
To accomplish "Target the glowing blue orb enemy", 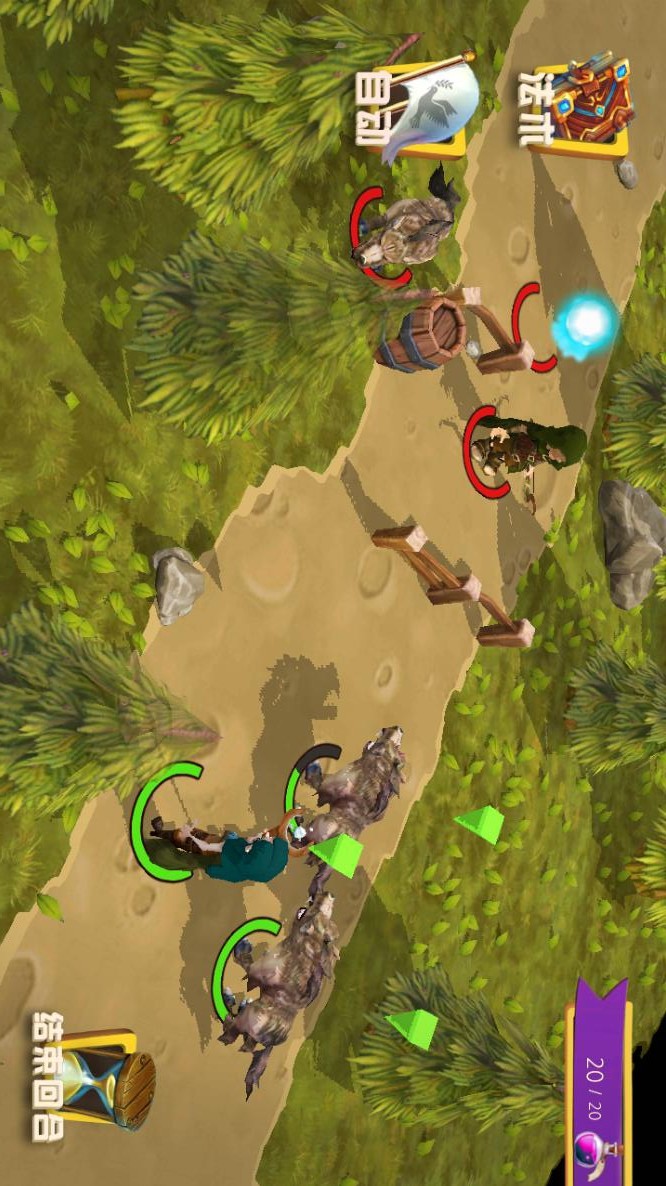I will pos(585,322).
